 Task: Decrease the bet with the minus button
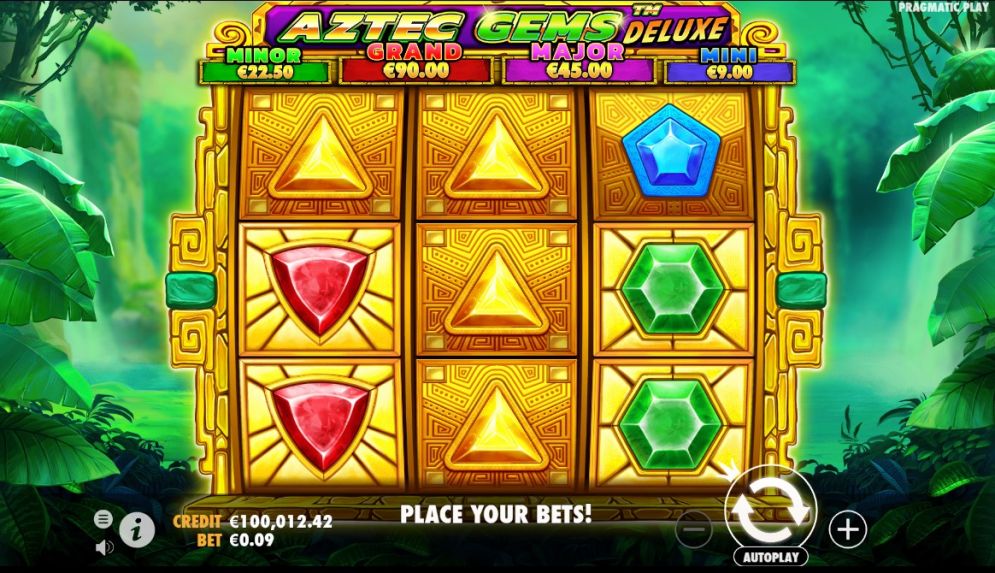(x=695, y=528)
